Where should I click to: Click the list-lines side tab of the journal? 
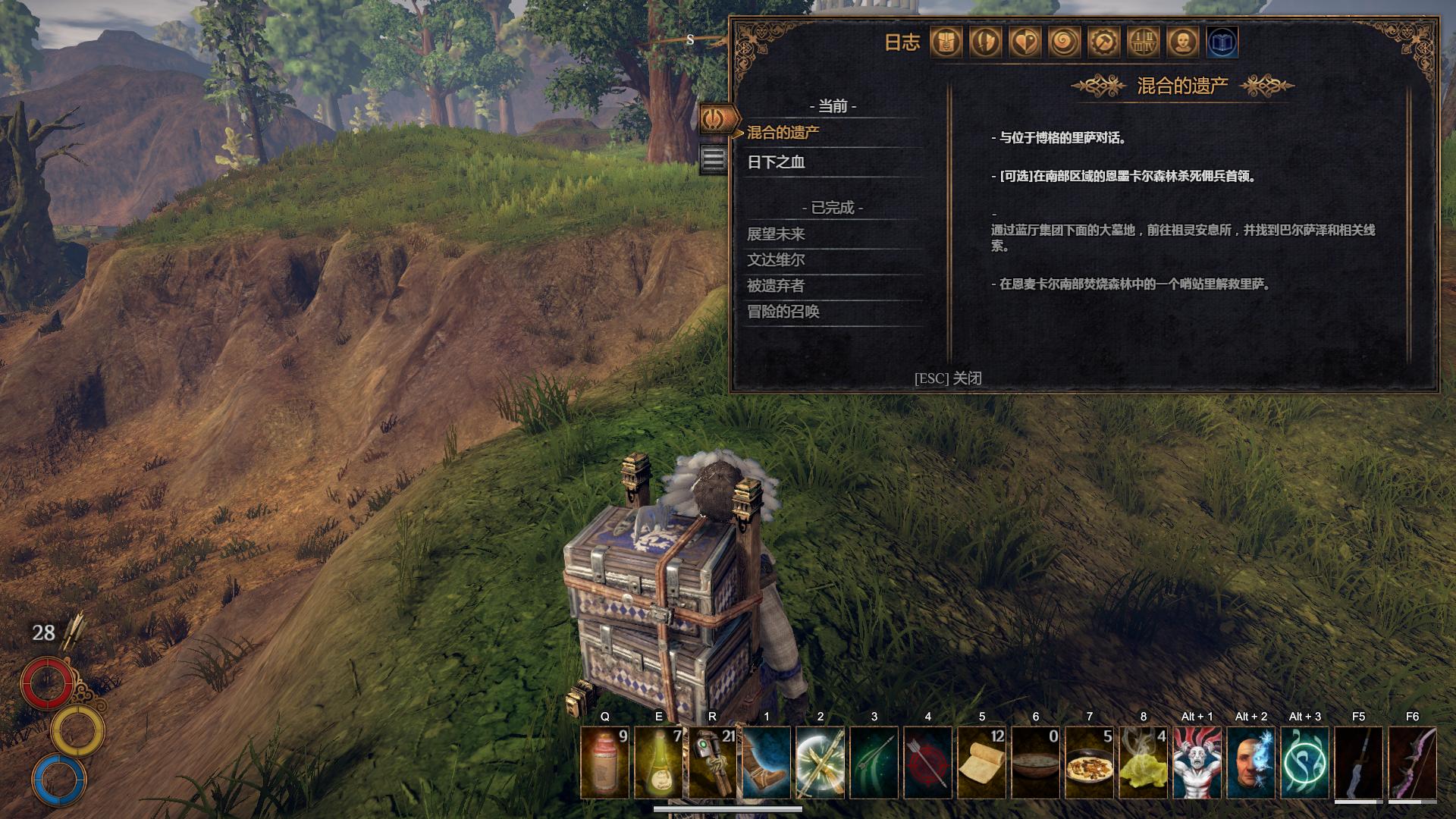click(x=713, y=159)
